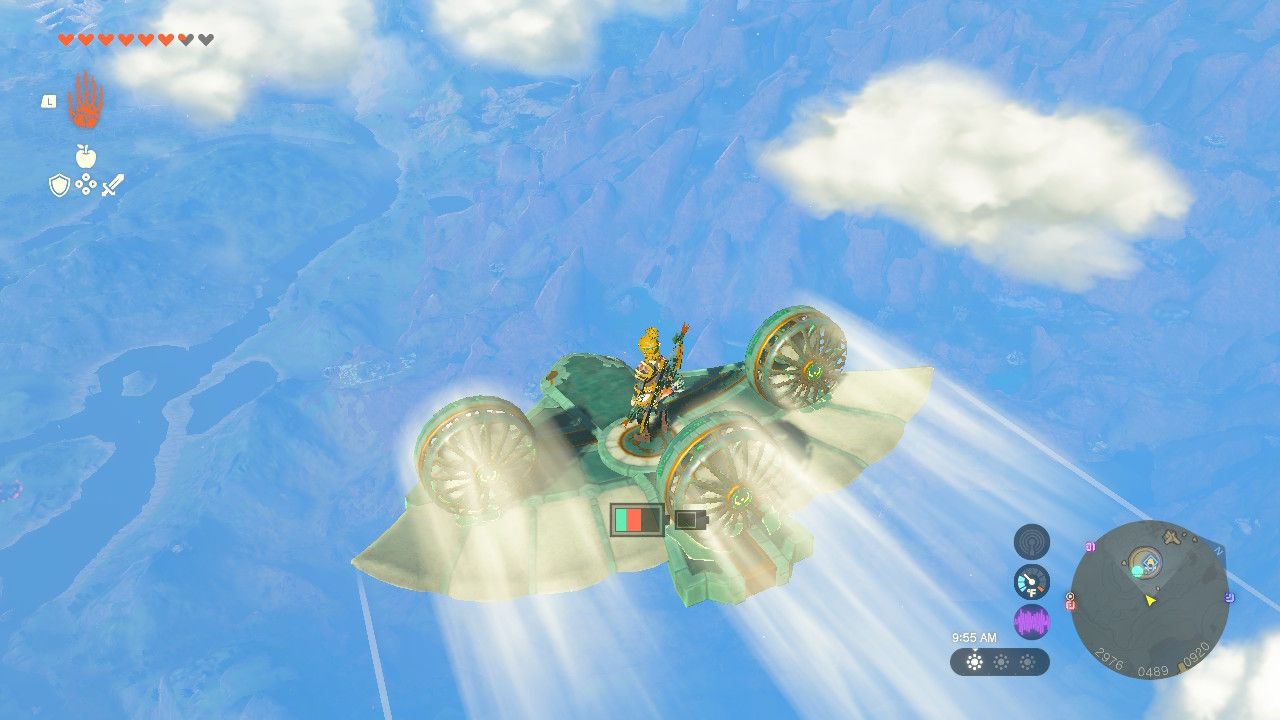The height and width of the screenshot is (720, 1280).
Task: Click the materials circles icon between shield and sword
Action: [x=87, y=183]
